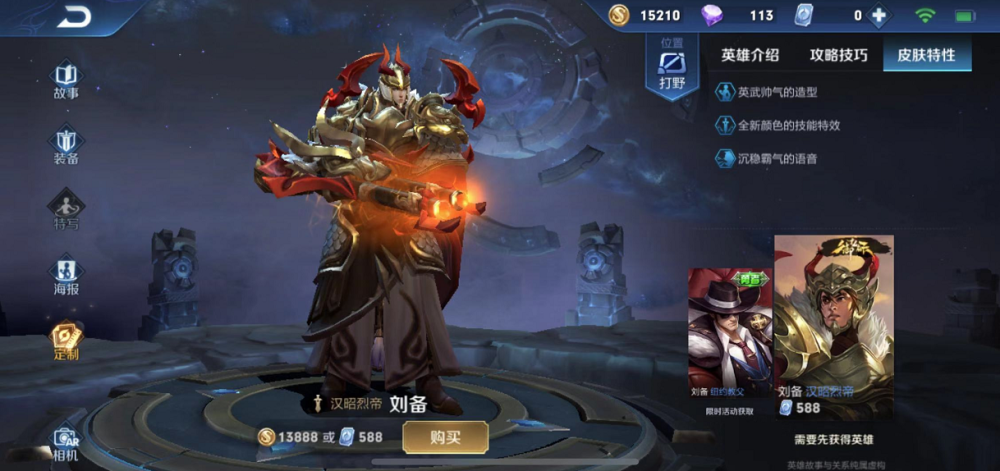Switch to the 攻略技巧 tab
This screenshot has height=471, width=1000.
(x=838, y=55)
